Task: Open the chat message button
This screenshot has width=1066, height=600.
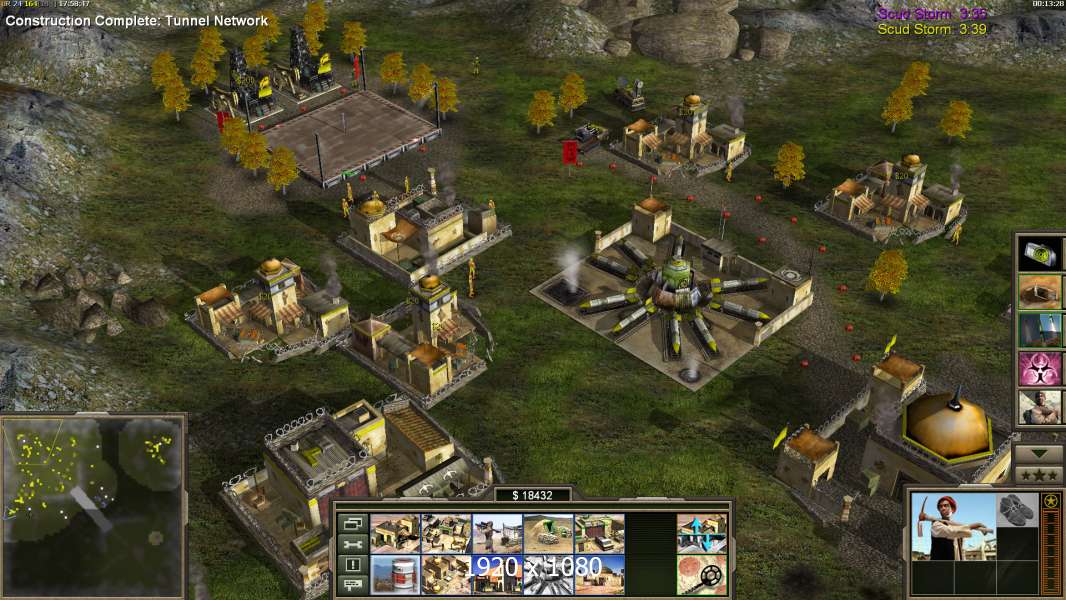Action: pyautogui.click(x=351, y=586)
